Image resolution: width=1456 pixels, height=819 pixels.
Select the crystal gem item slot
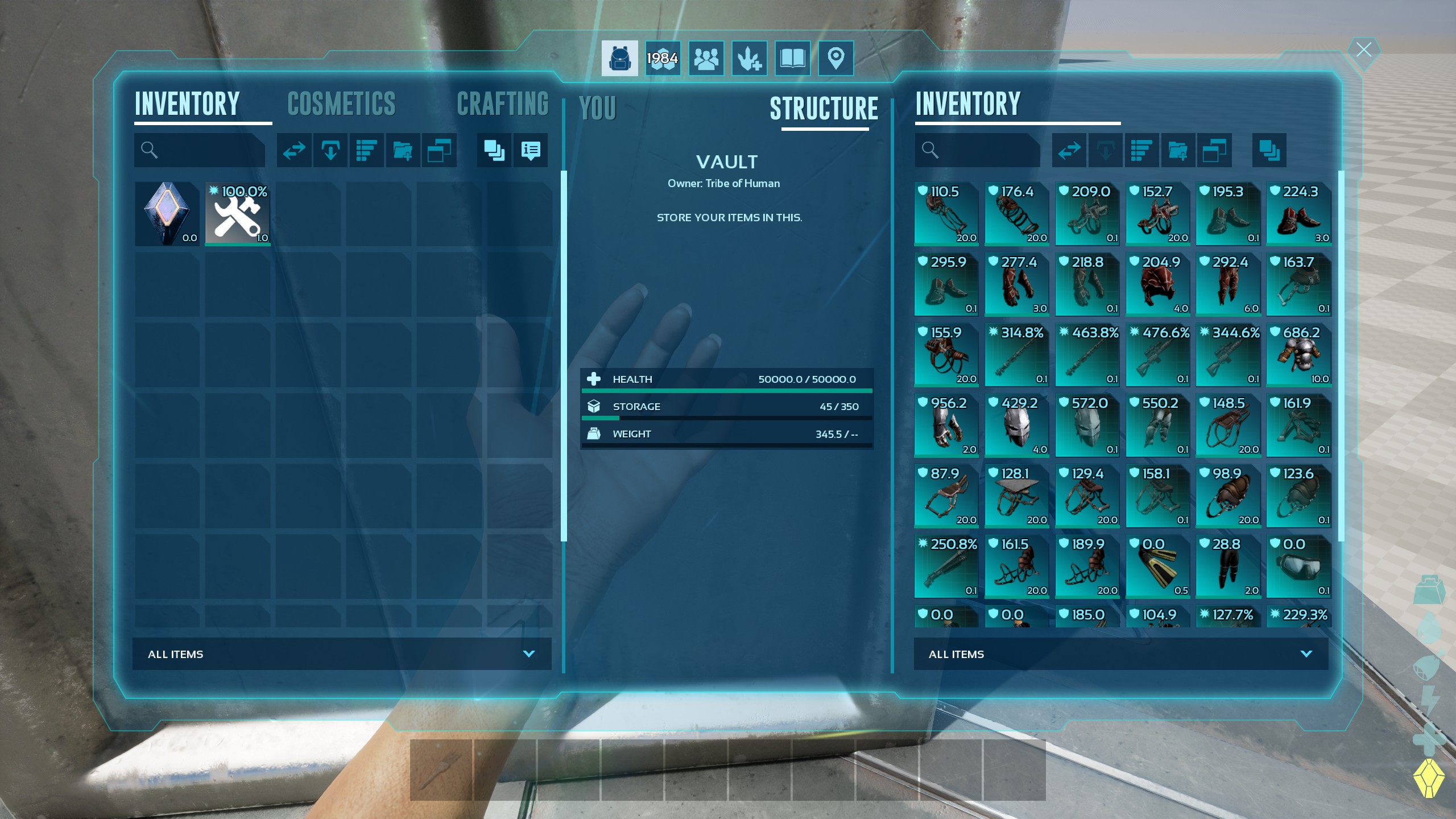click(x=167, y=214)
